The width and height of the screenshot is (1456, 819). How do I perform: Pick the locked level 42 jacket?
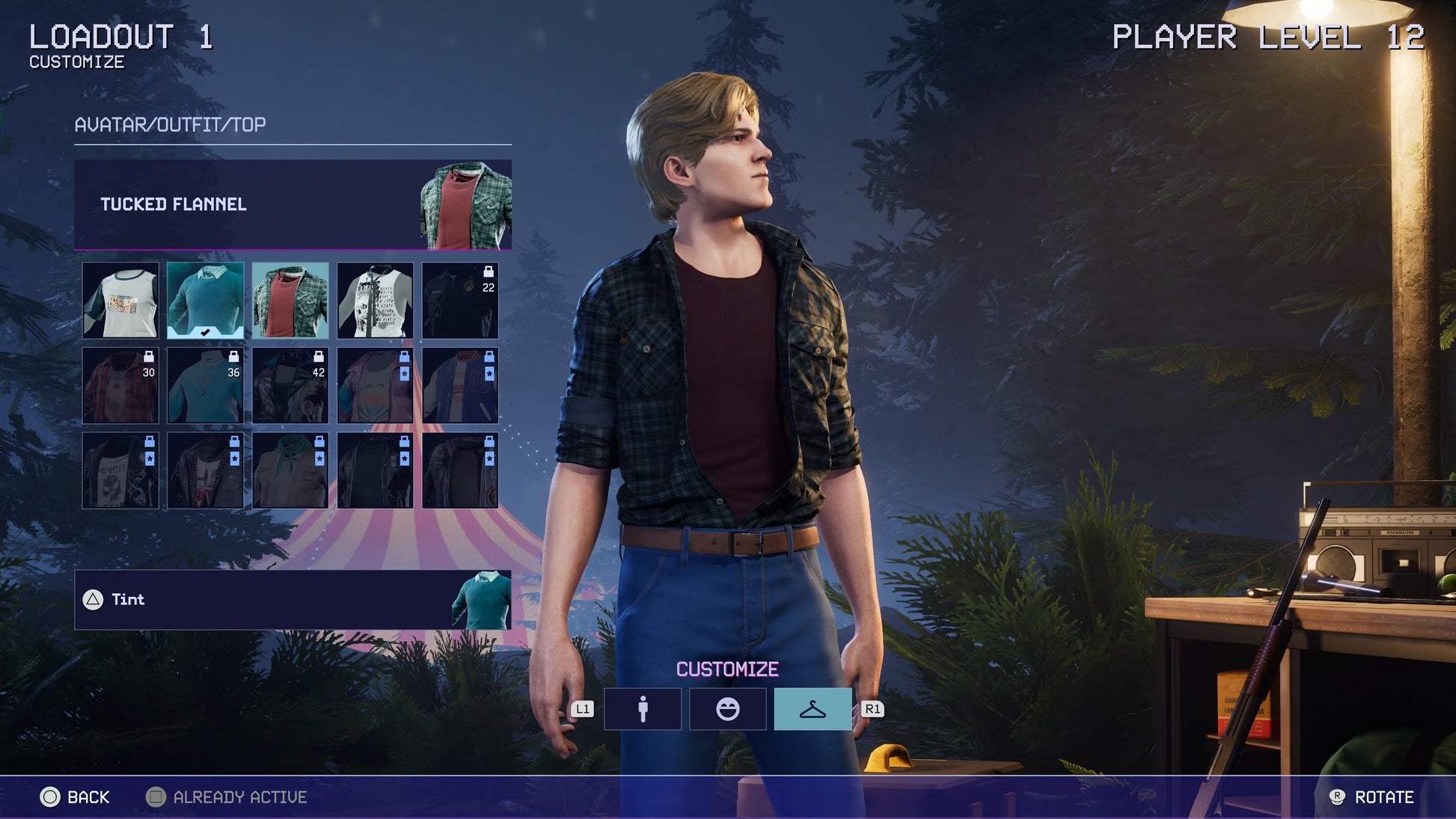point(290,385)
